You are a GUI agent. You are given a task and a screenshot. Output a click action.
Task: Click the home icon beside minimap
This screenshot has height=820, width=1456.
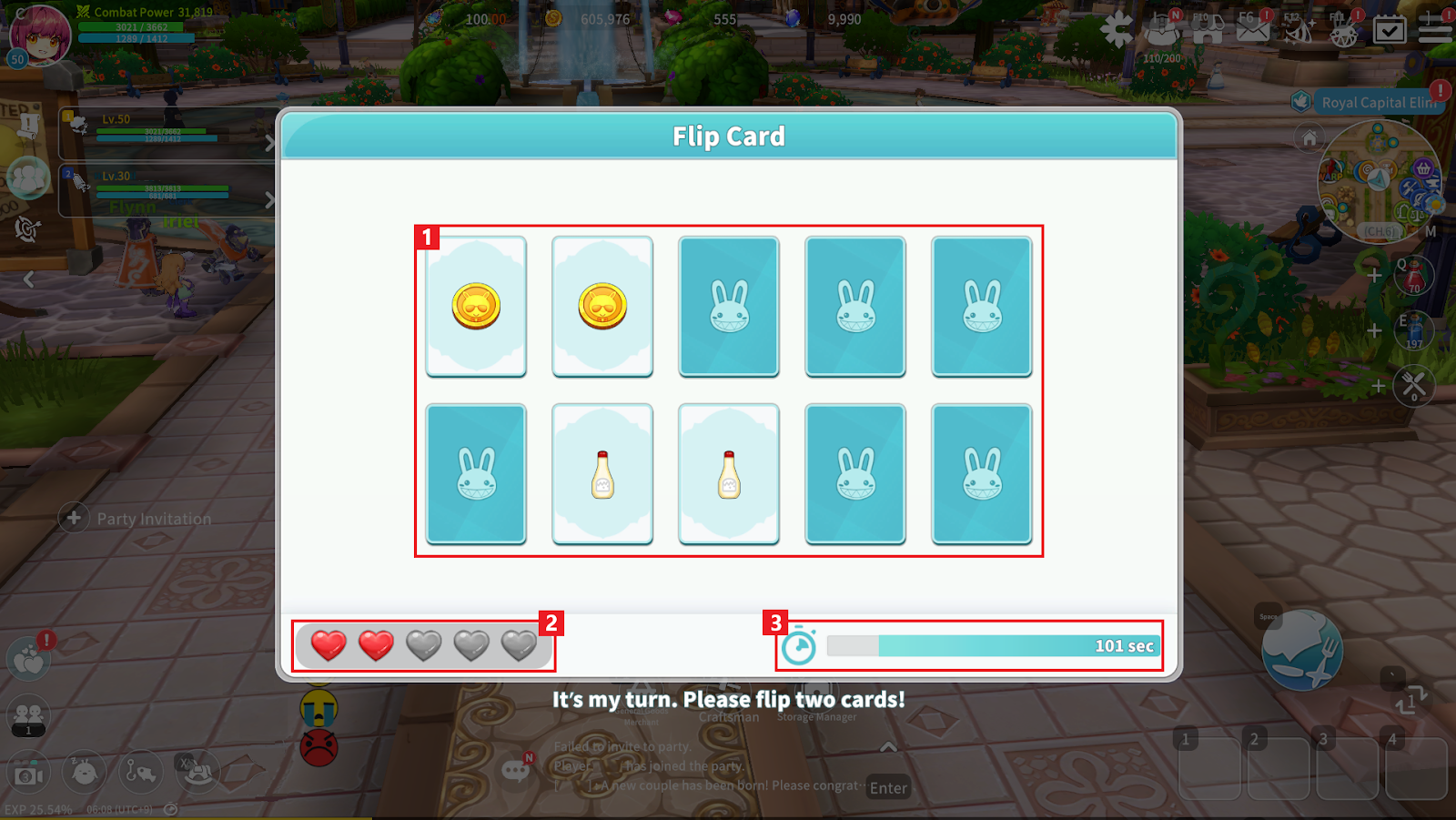click(1309, 138)
